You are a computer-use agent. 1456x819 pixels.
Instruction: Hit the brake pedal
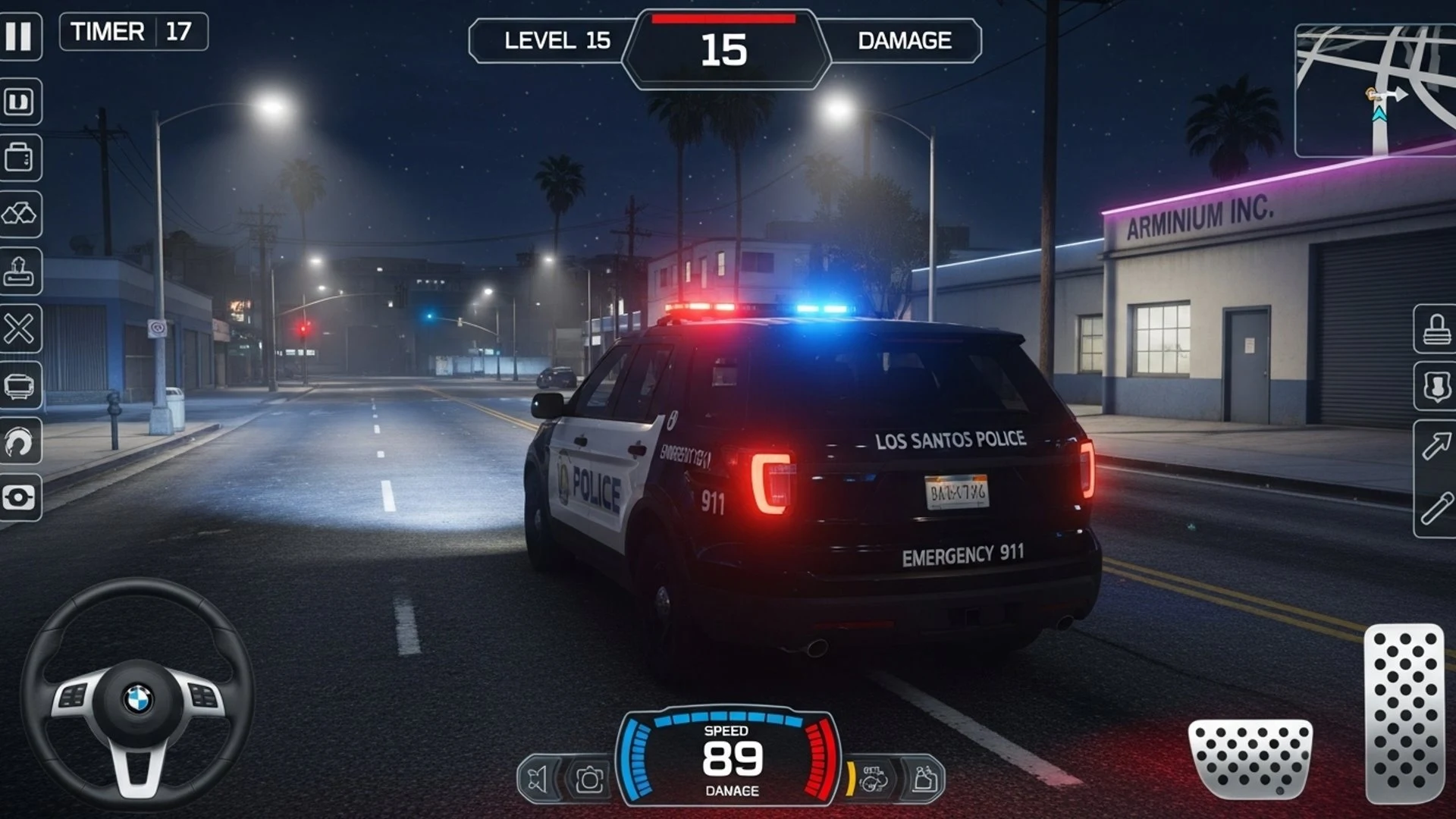click(x=1250, y=758)
